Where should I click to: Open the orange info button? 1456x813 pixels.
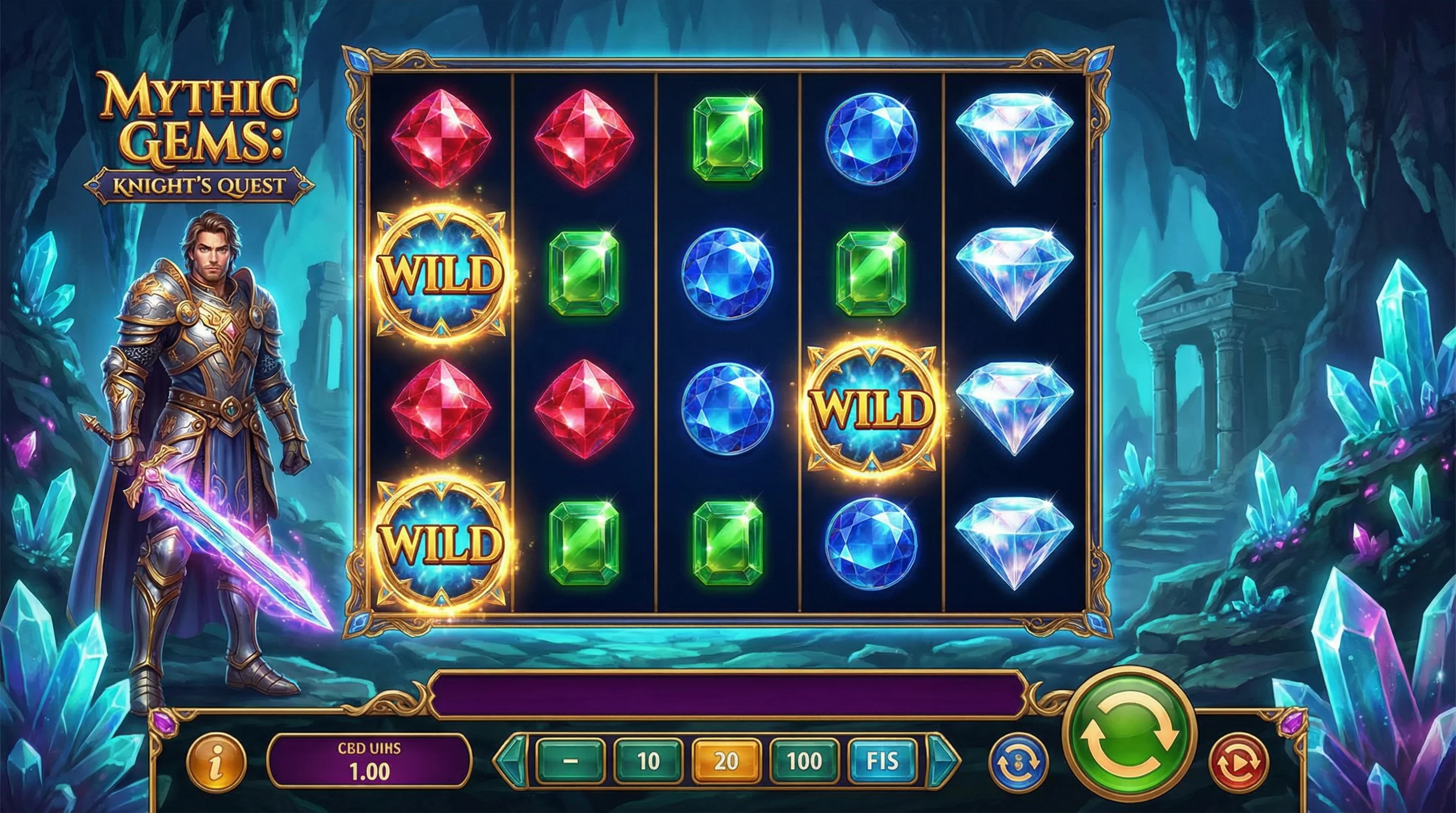(x=216, y=761)
